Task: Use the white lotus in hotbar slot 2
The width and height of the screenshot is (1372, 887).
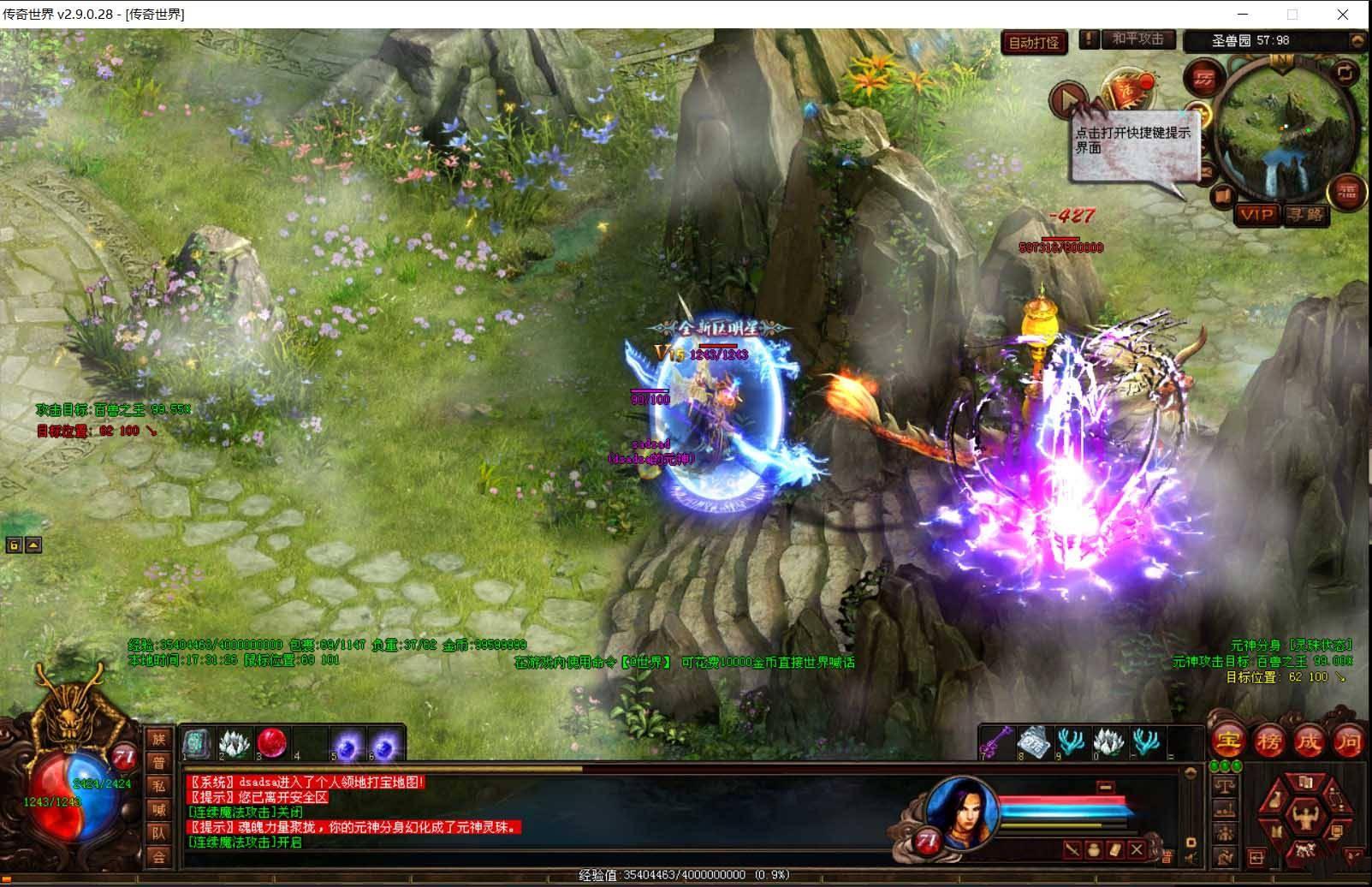Action: pyautogui.click(x=235, y=743)
